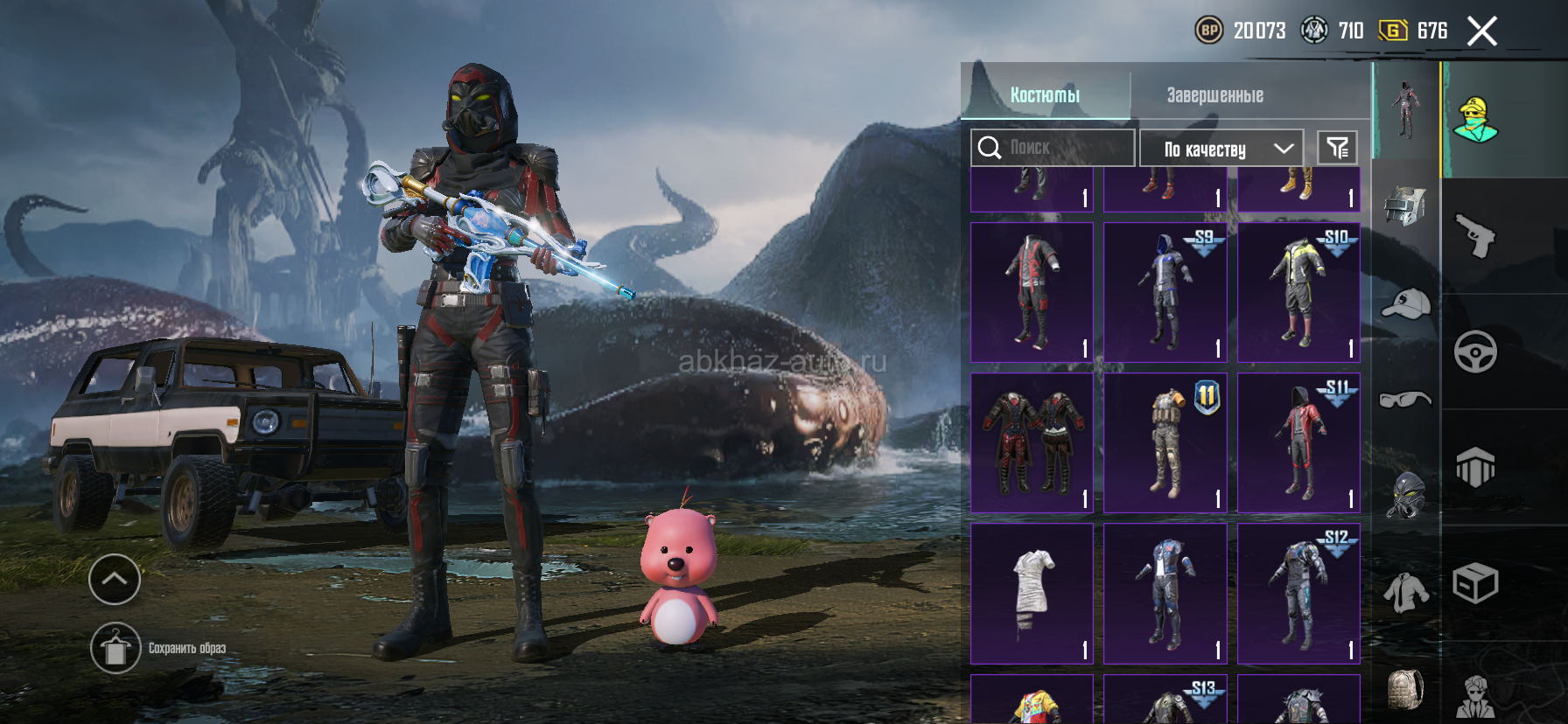The height and width of the screenshot is (724, 1568).
Task: Save the look with Сохранить образ
Action: coord(115,648)
